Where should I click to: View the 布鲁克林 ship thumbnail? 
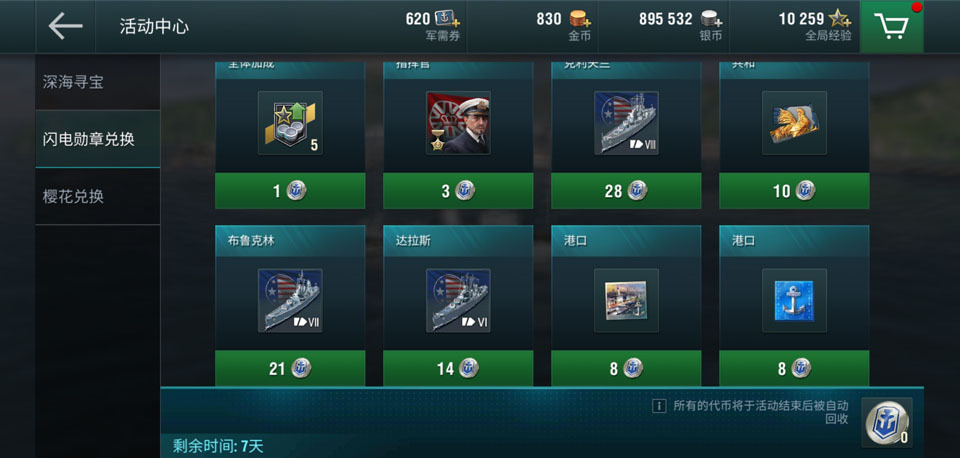point(290,300)
